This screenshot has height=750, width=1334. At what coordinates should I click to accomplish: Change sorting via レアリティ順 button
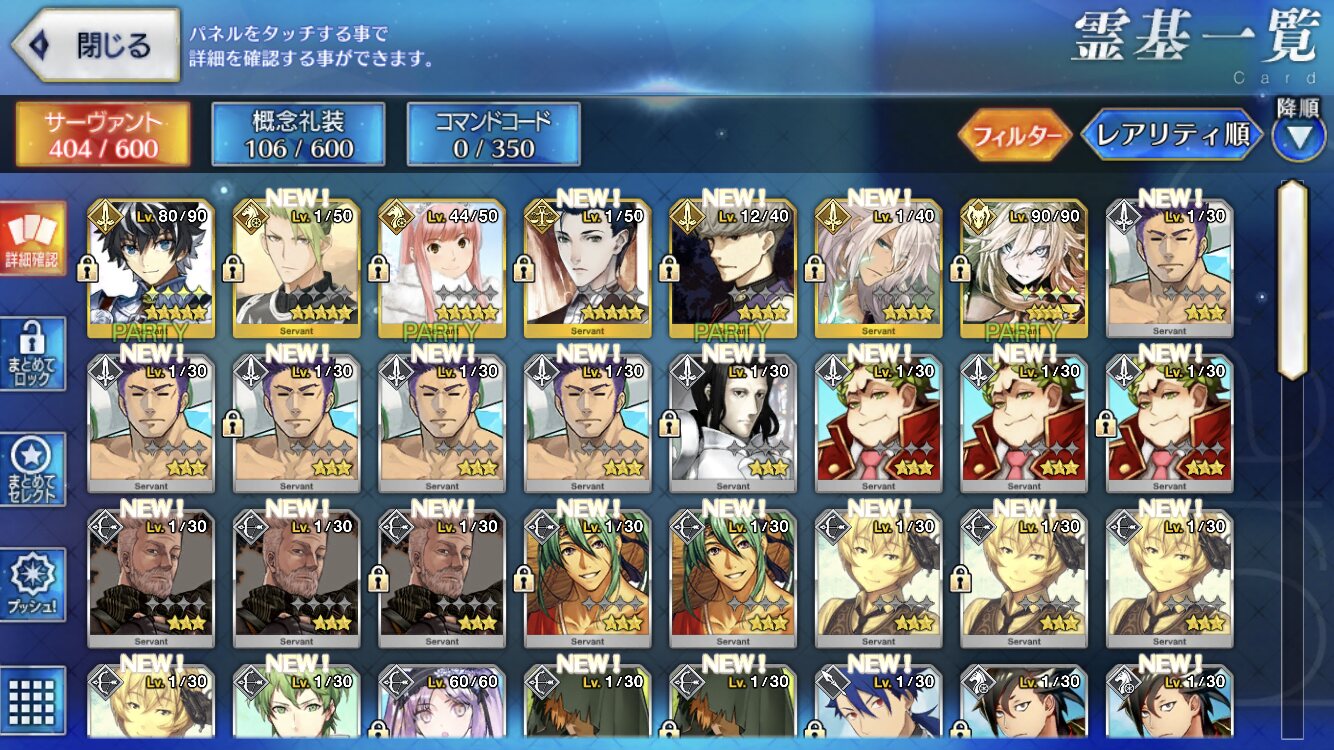tap(1172, 136)
